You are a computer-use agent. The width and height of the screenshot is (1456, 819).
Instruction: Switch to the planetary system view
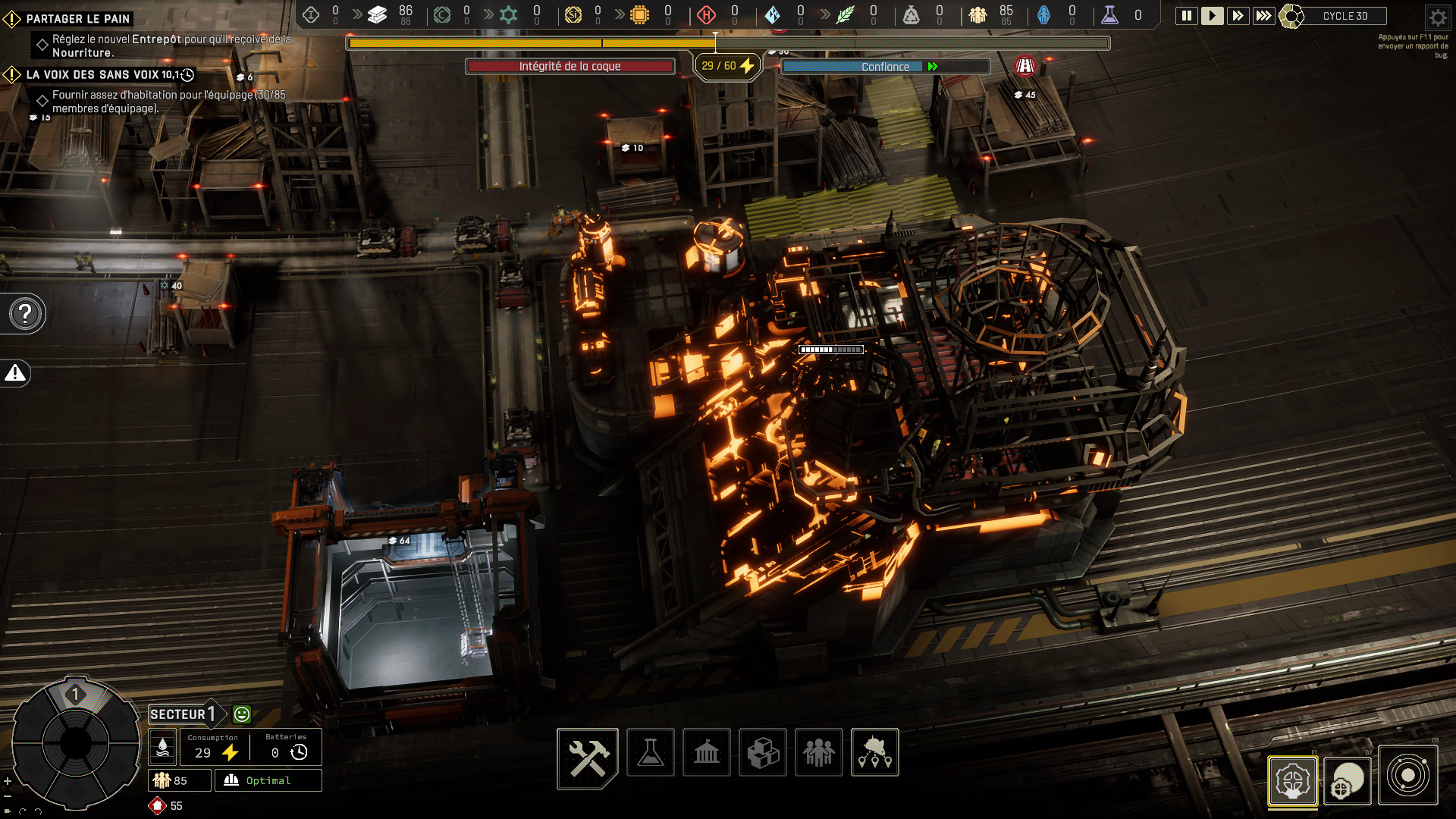pyautogui.click(x=1407, y=776)
